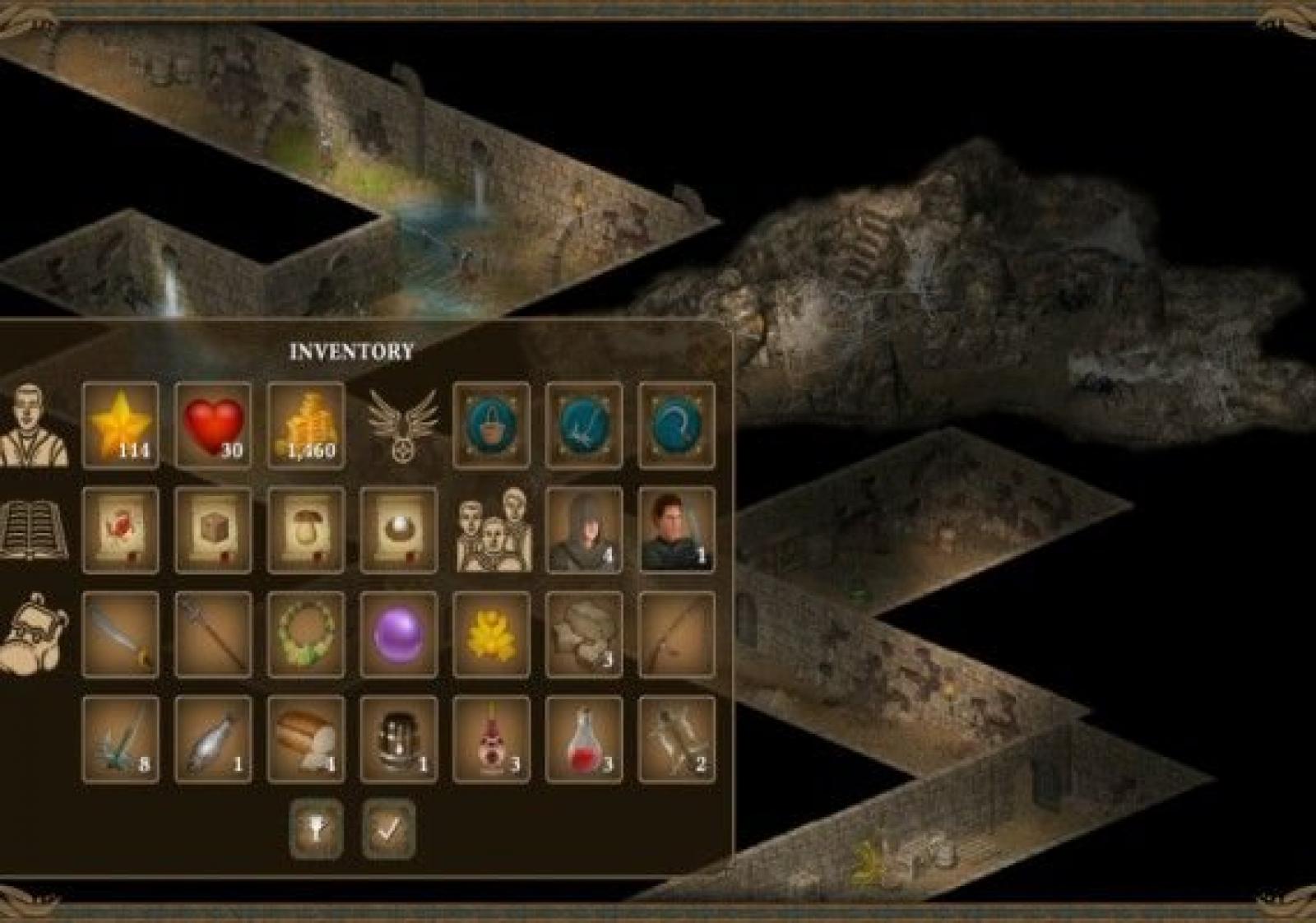Activate the sickle skill icon
The height and width of the screenshot is (923, 1316).
pyautogui.click(x=676, y=425)
